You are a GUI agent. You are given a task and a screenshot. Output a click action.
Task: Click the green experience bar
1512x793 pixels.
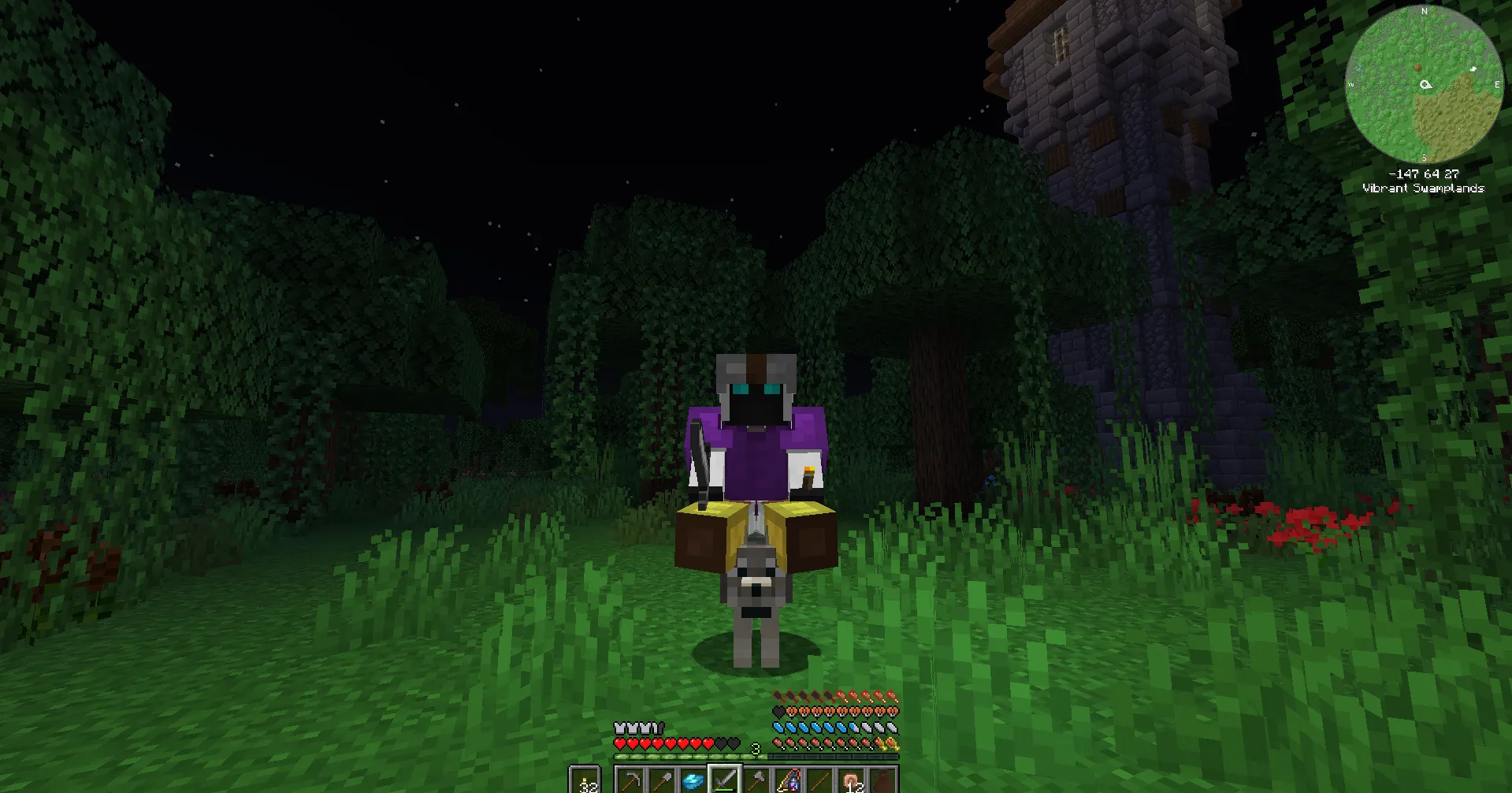point(691,756)
